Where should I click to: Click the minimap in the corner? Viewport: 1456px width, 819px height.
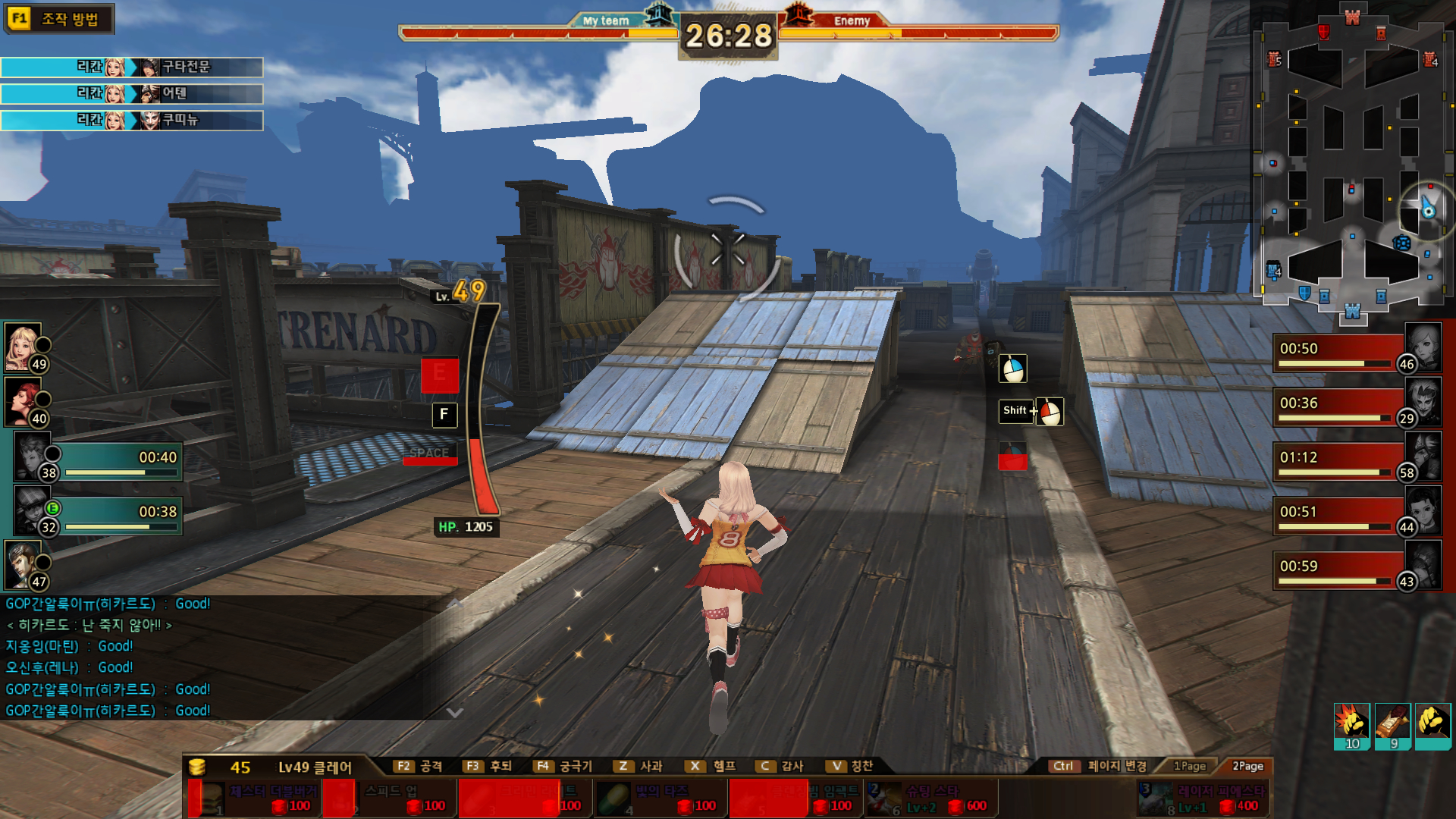(x=1352, y=163)
